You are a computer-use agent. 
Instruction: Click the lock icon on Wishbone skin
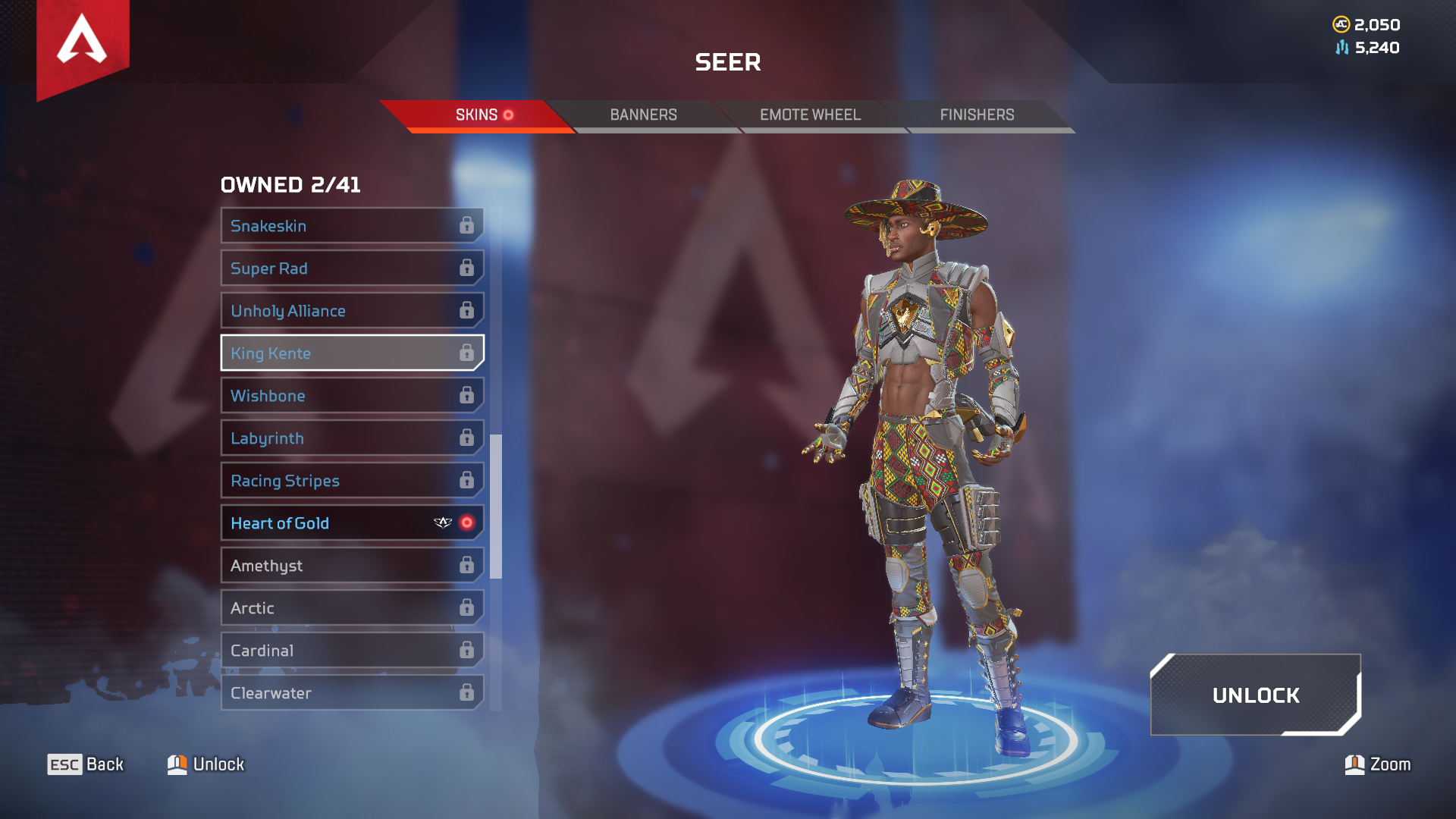click(x=468, y=395)
